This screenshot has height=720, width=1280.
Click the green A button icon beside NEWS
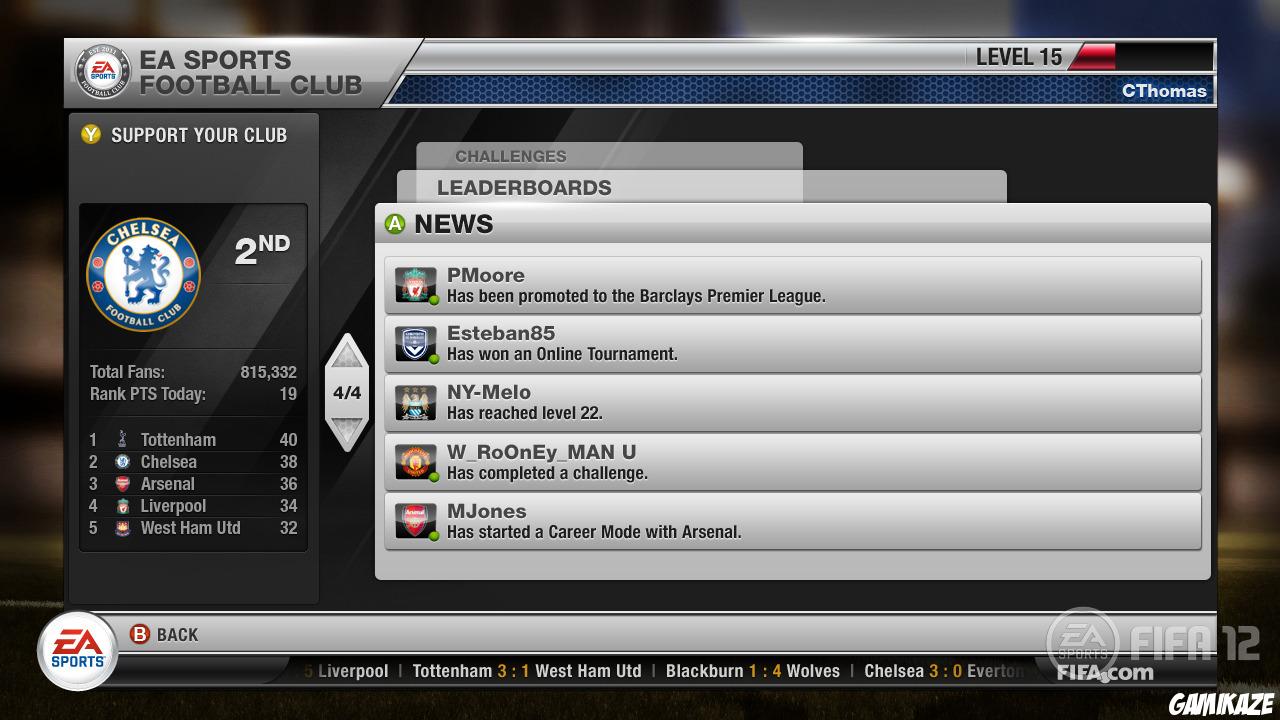click(x=396, y=223)
